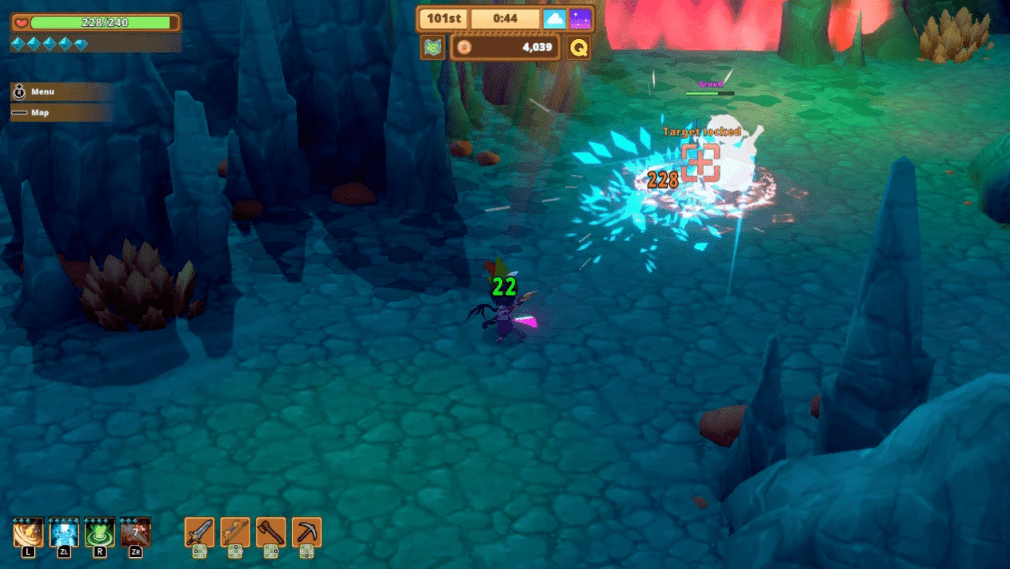Check the cloud weather icon

pyautogui.click(x=555, y=19)
